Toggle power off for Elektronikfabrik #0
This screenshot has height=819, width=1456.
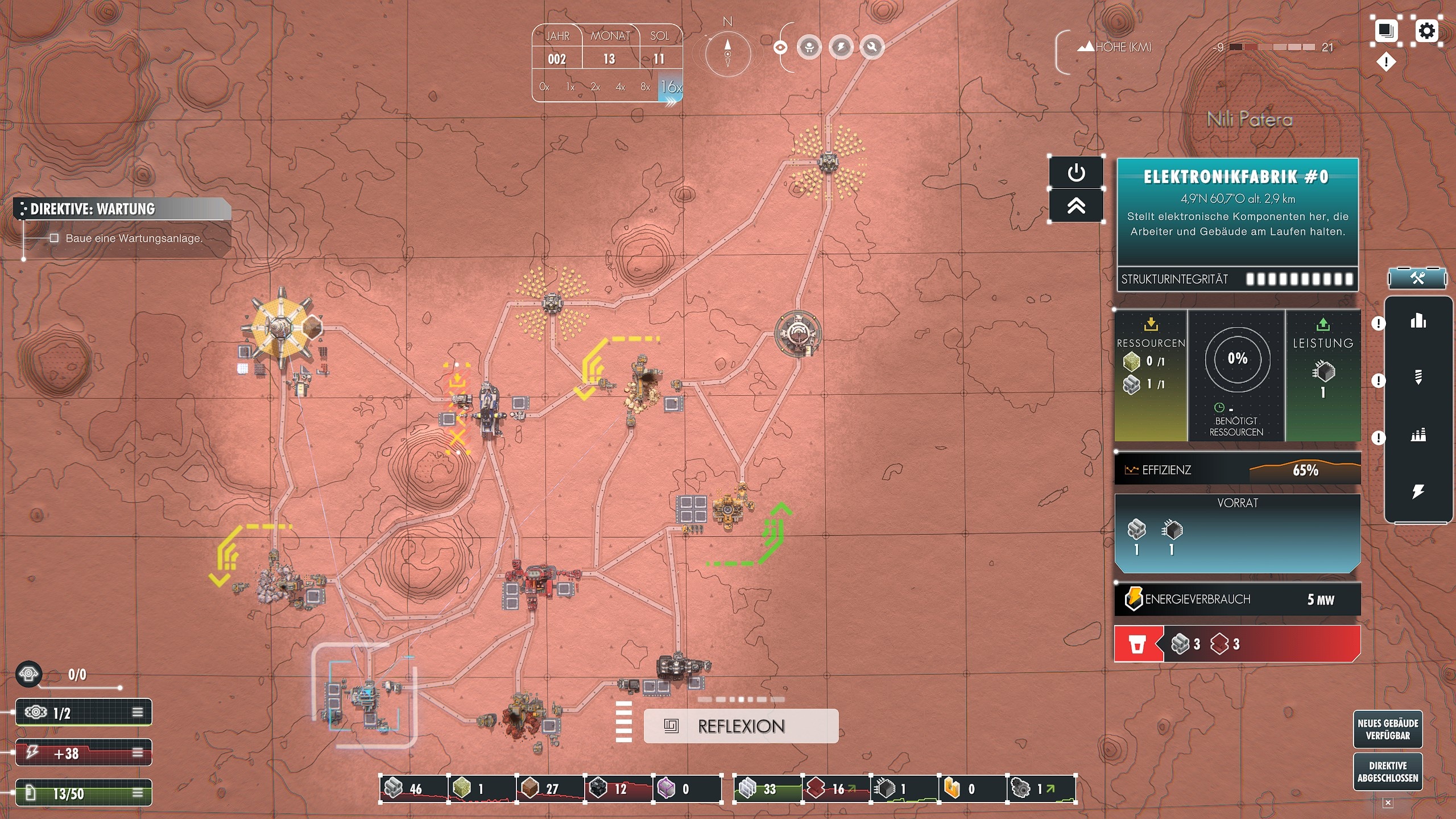pyautogui.click(x=1078, y=172)
